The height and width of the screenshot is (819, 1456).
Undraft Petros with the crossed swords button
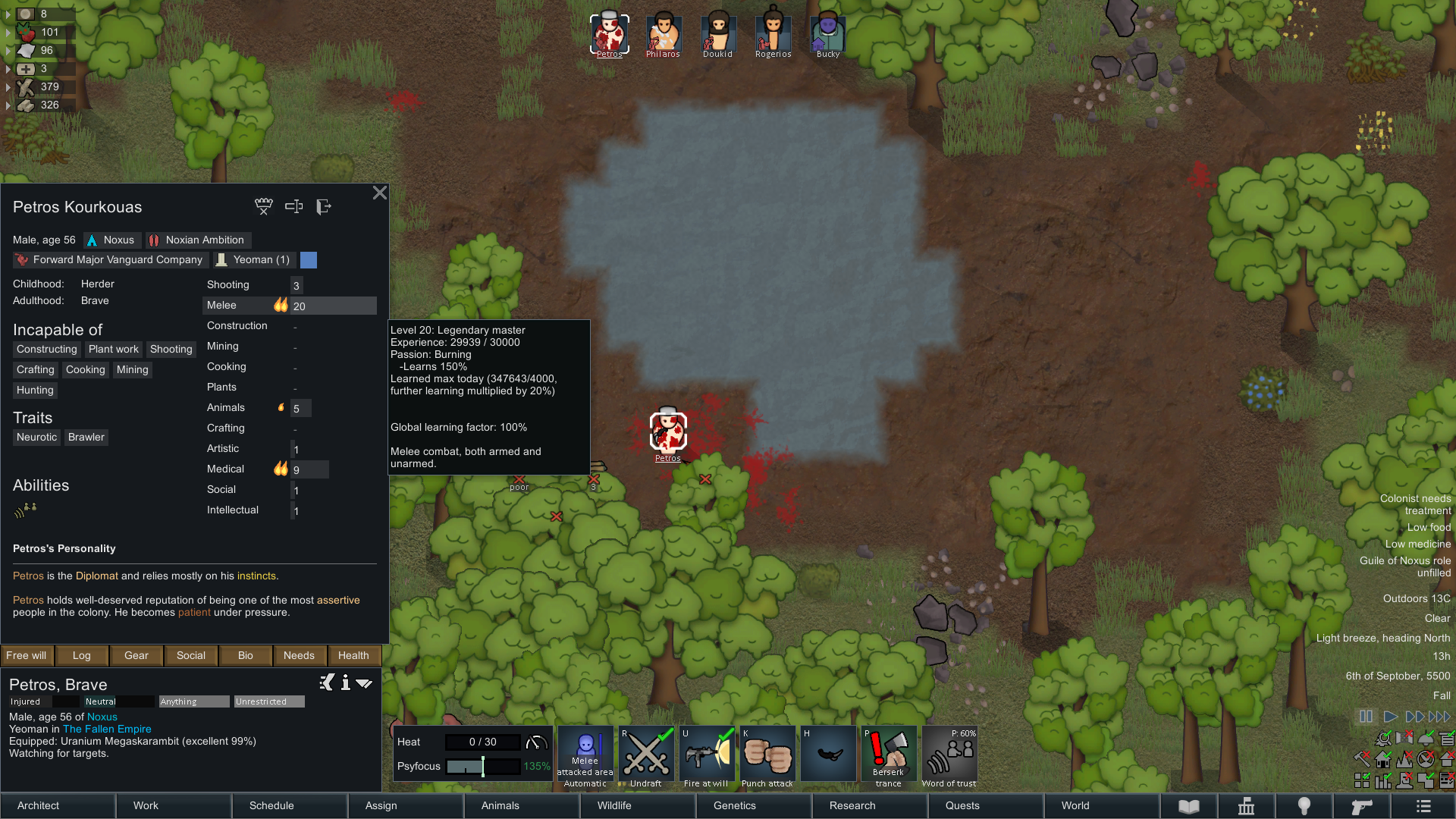pos(646,756)
